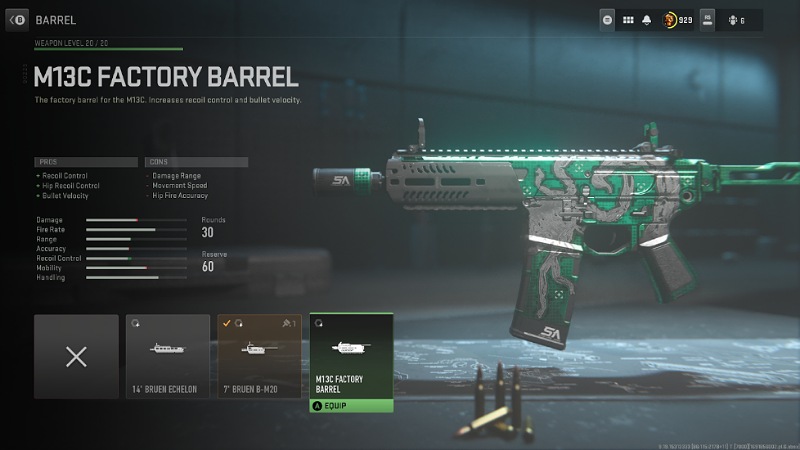Remove barrel using the X tile
This screenshot has width=800, height=450.
click(x=76, y=356)
